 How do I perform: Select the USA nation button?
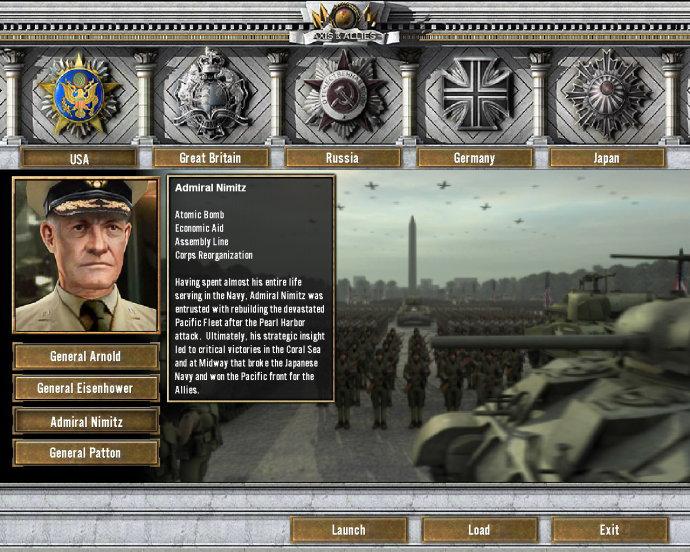click(79, 158)
